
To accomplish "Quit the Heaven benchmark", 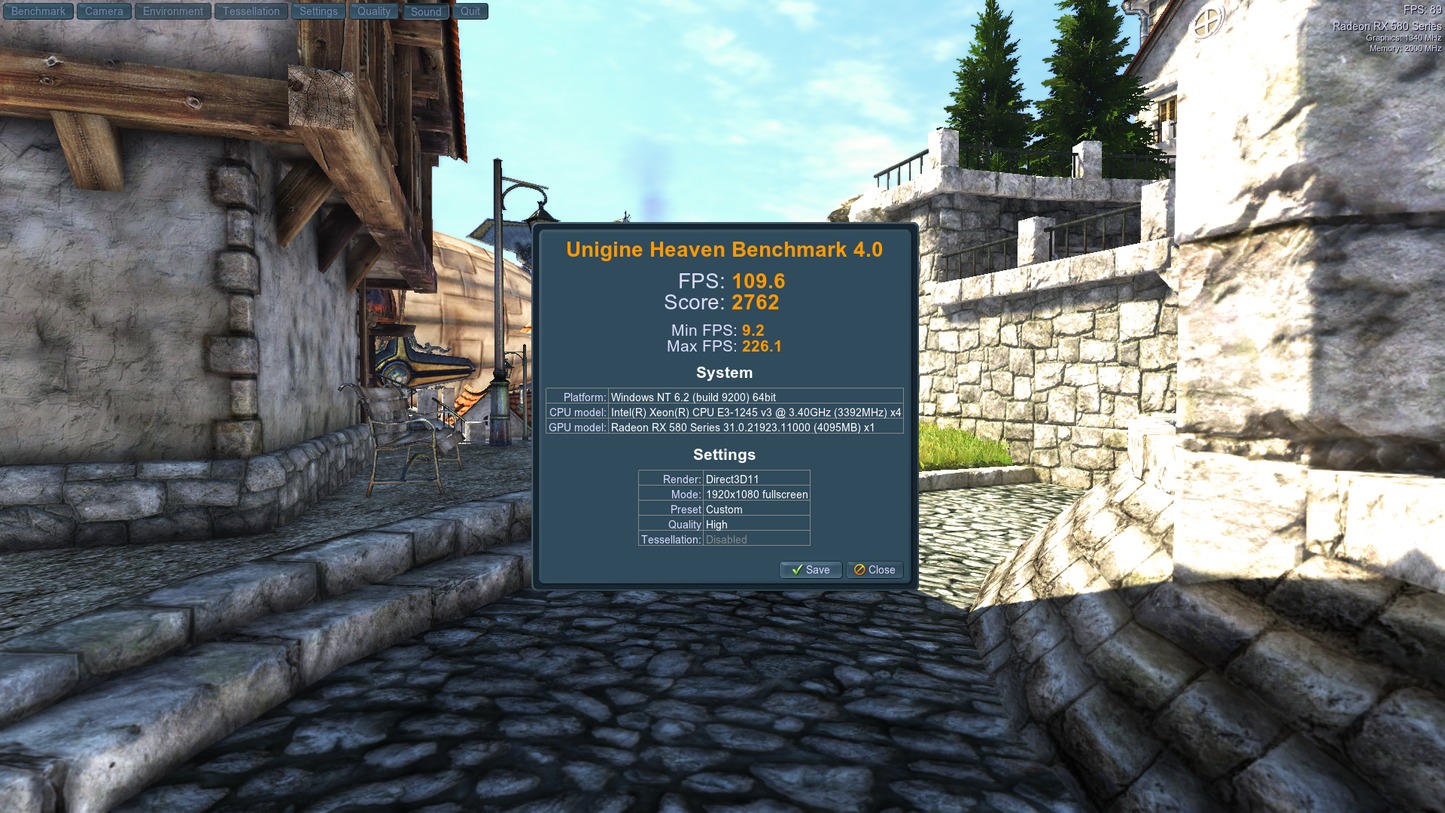I will tap(470, 12).
